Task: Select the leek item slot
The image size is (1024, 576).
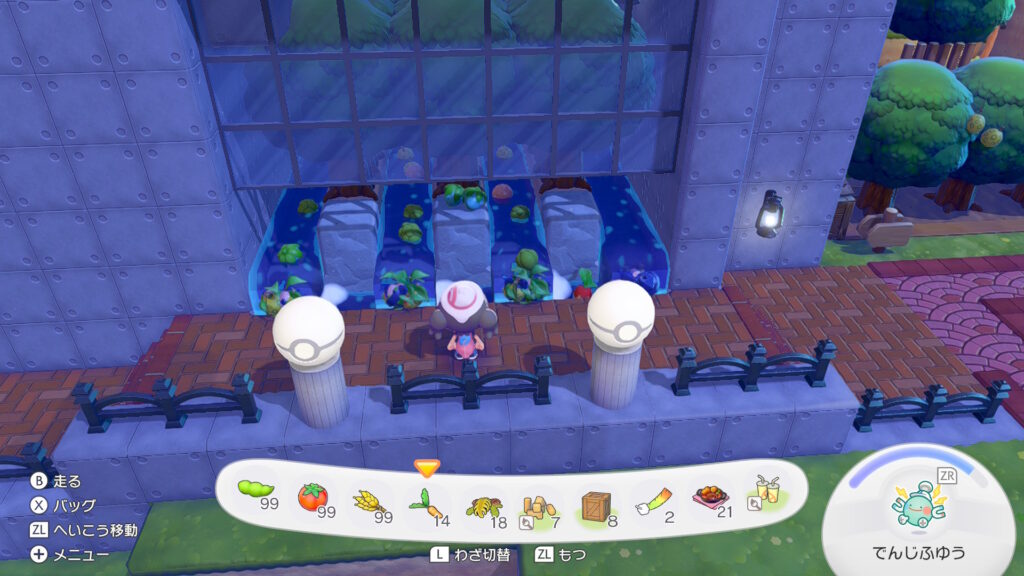Action: tap(653, 496)
